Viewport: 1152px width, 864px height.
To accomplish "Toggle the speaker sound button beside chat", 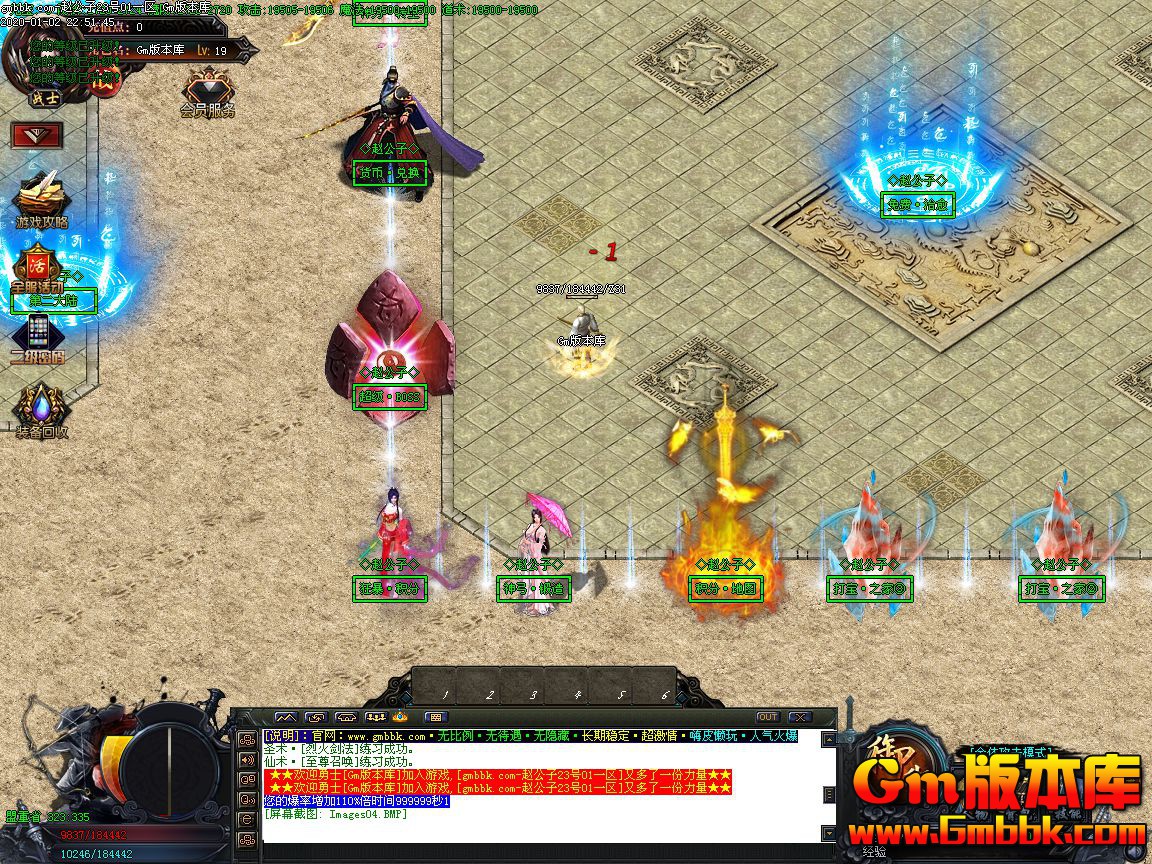I will pyautogui.click(x=246, y=759).
